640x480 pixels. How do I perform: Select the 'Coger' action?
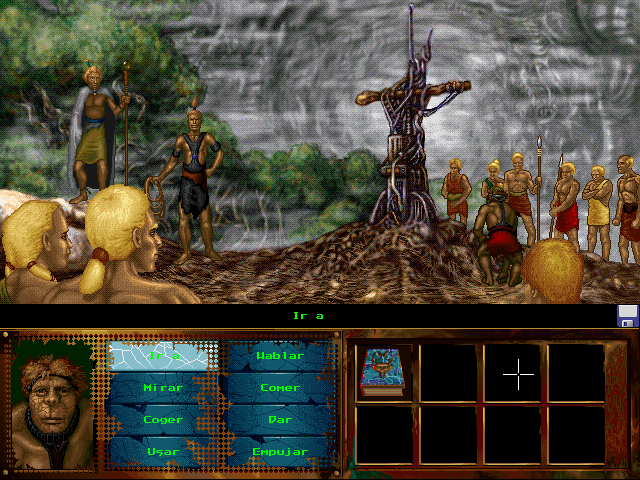coord(163,419)
